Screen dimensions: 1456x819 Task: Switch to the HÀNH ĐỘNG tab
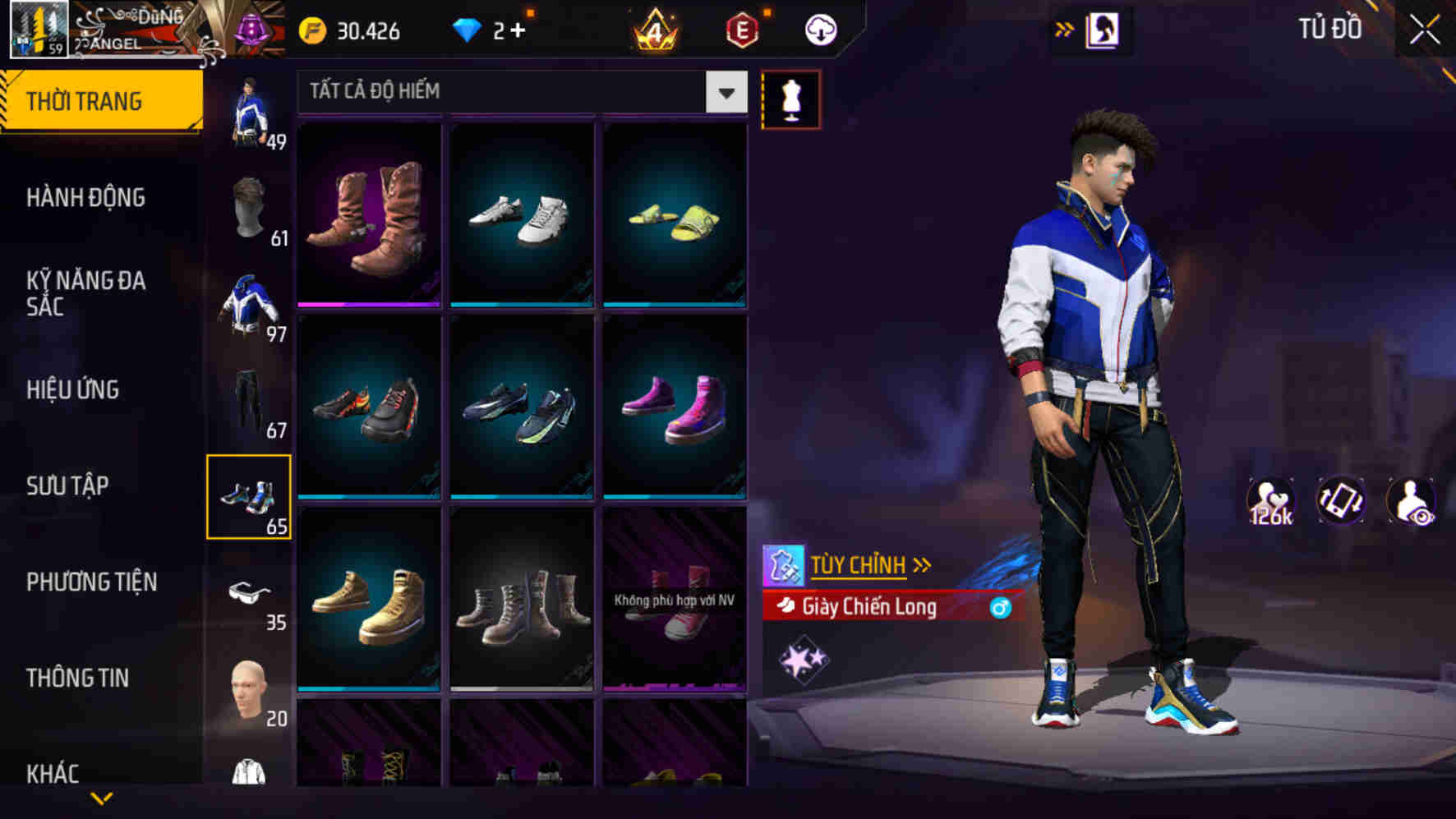coord(85,198)
